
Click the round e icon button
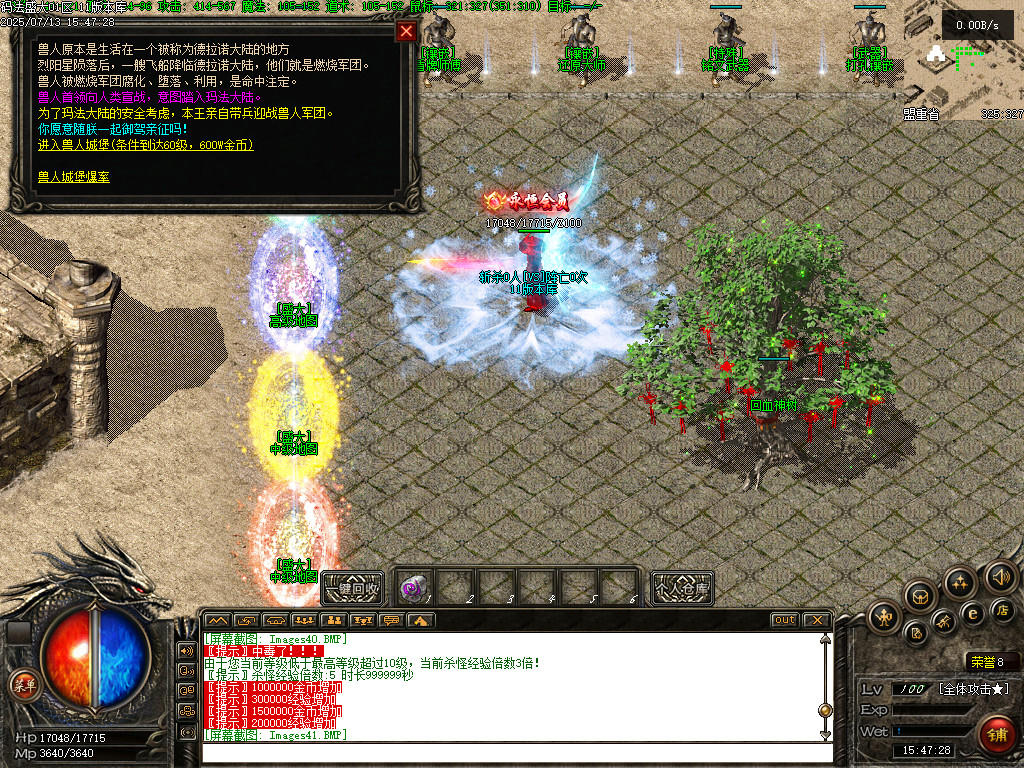point(971,613)
